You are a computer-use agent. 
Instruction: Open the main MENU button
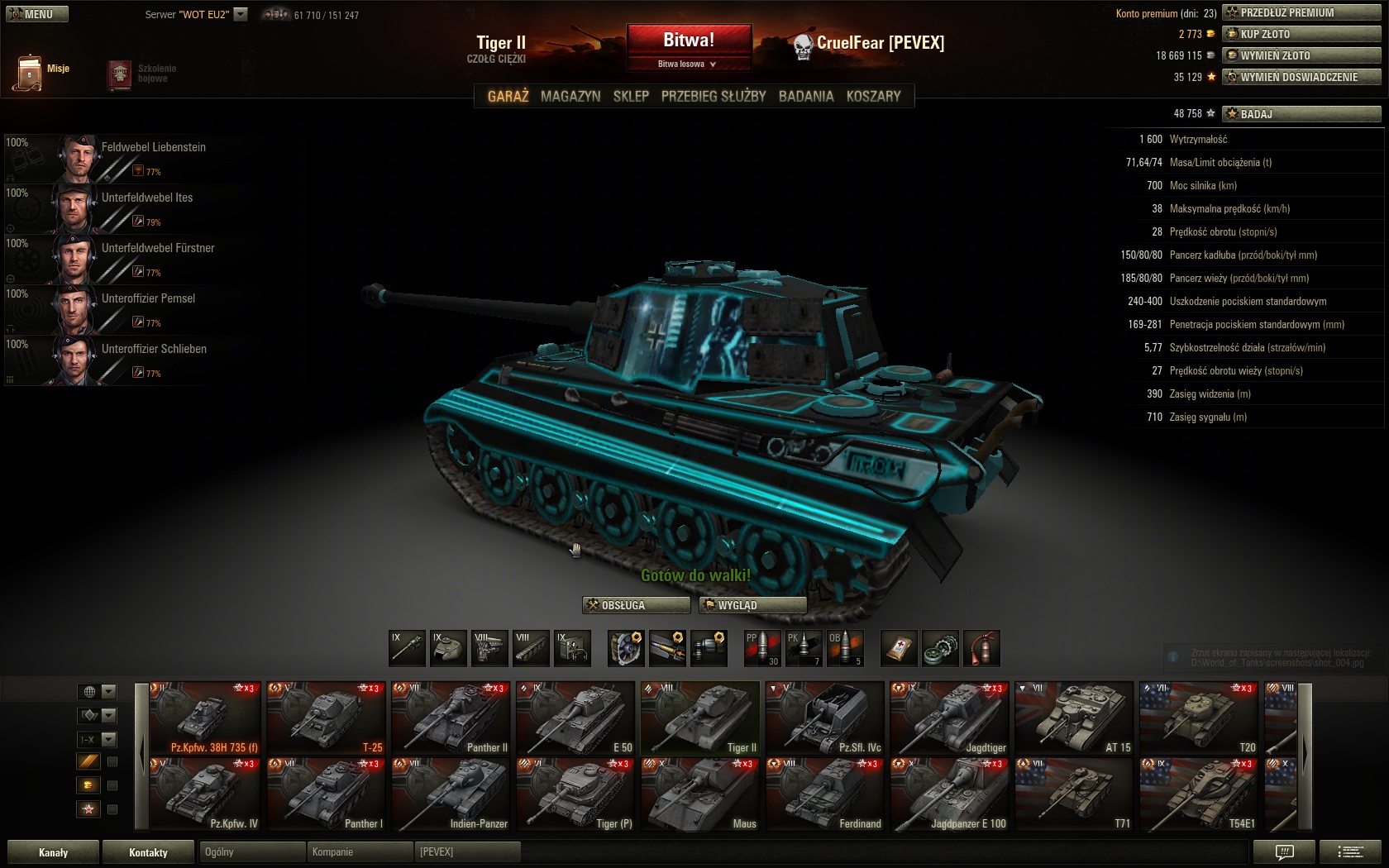tap(37, 14)
